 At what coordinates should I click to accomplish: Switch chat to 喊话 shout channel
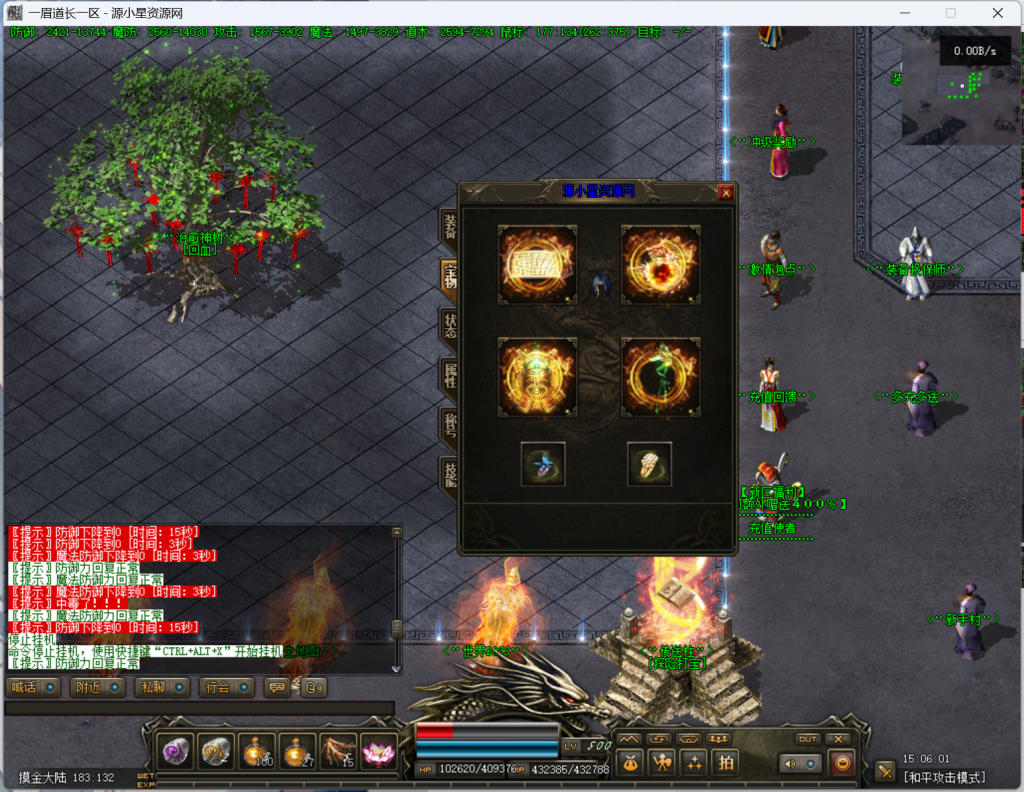33,688
